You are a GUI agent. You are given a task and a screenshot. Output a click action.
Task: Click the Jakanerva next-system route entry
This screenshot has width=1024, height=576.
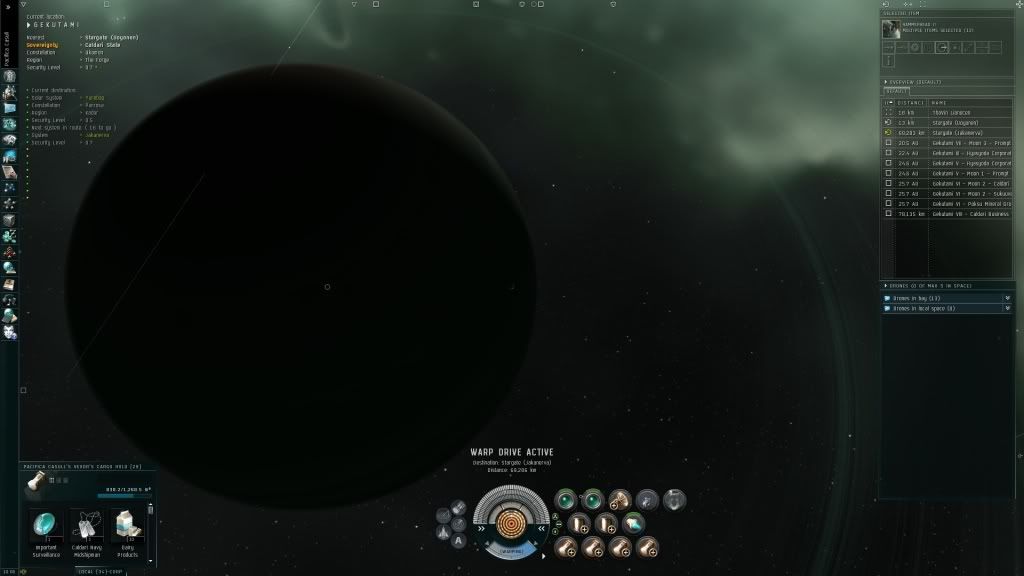[97, 135]
